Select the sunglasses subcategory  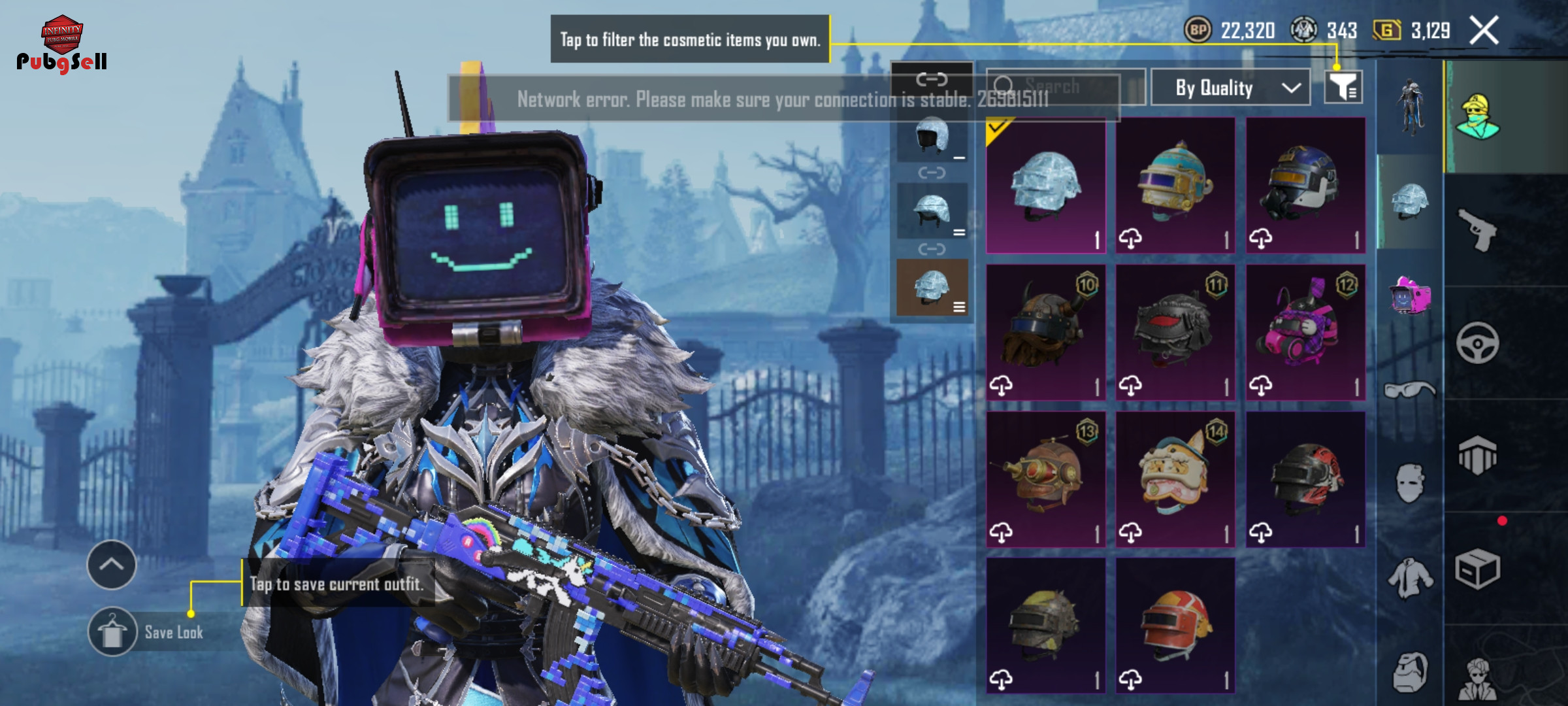point(1410,390)
